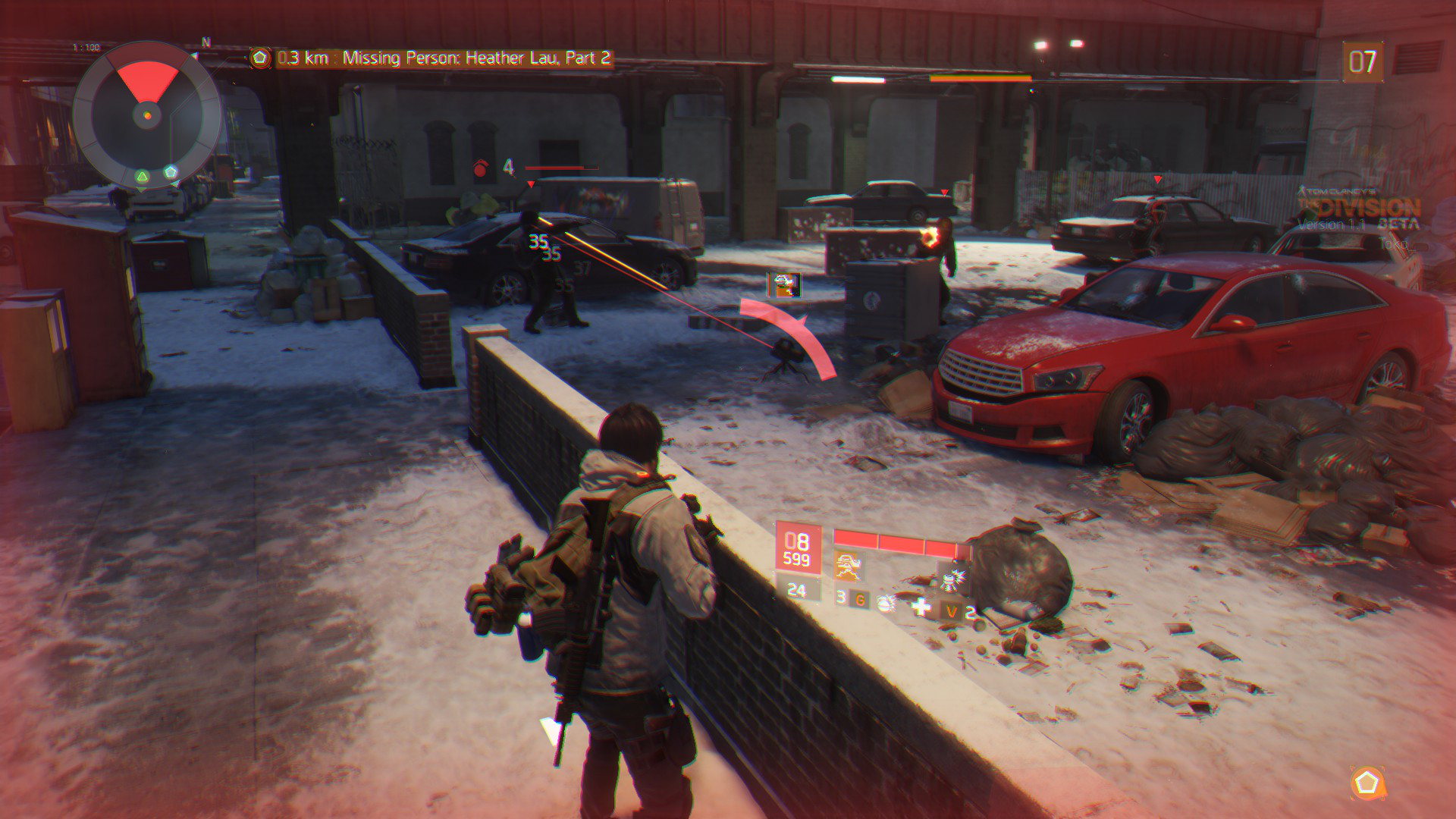Click the green triangle marker on the minimap

142,177
